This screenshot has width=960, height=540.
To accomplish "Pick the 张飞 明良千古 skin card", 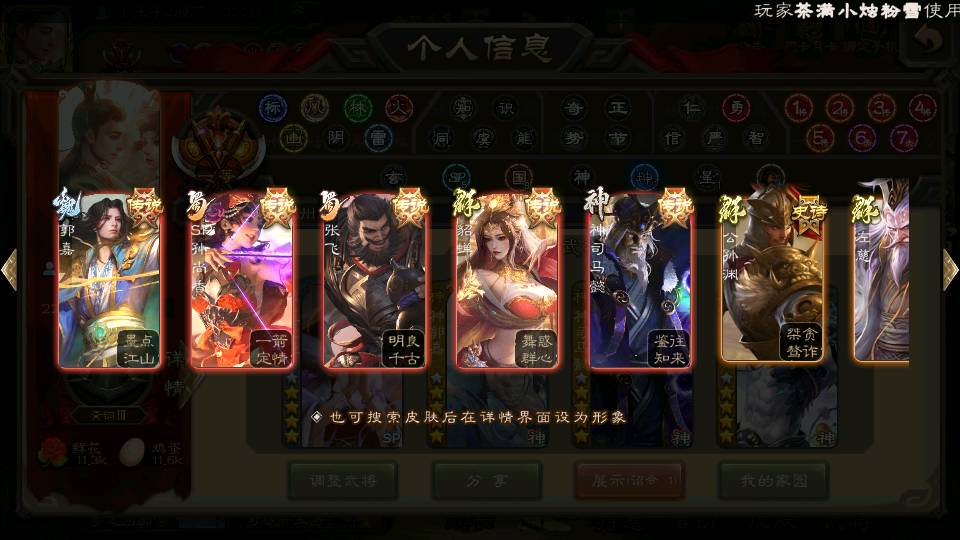I will (375, 280).
